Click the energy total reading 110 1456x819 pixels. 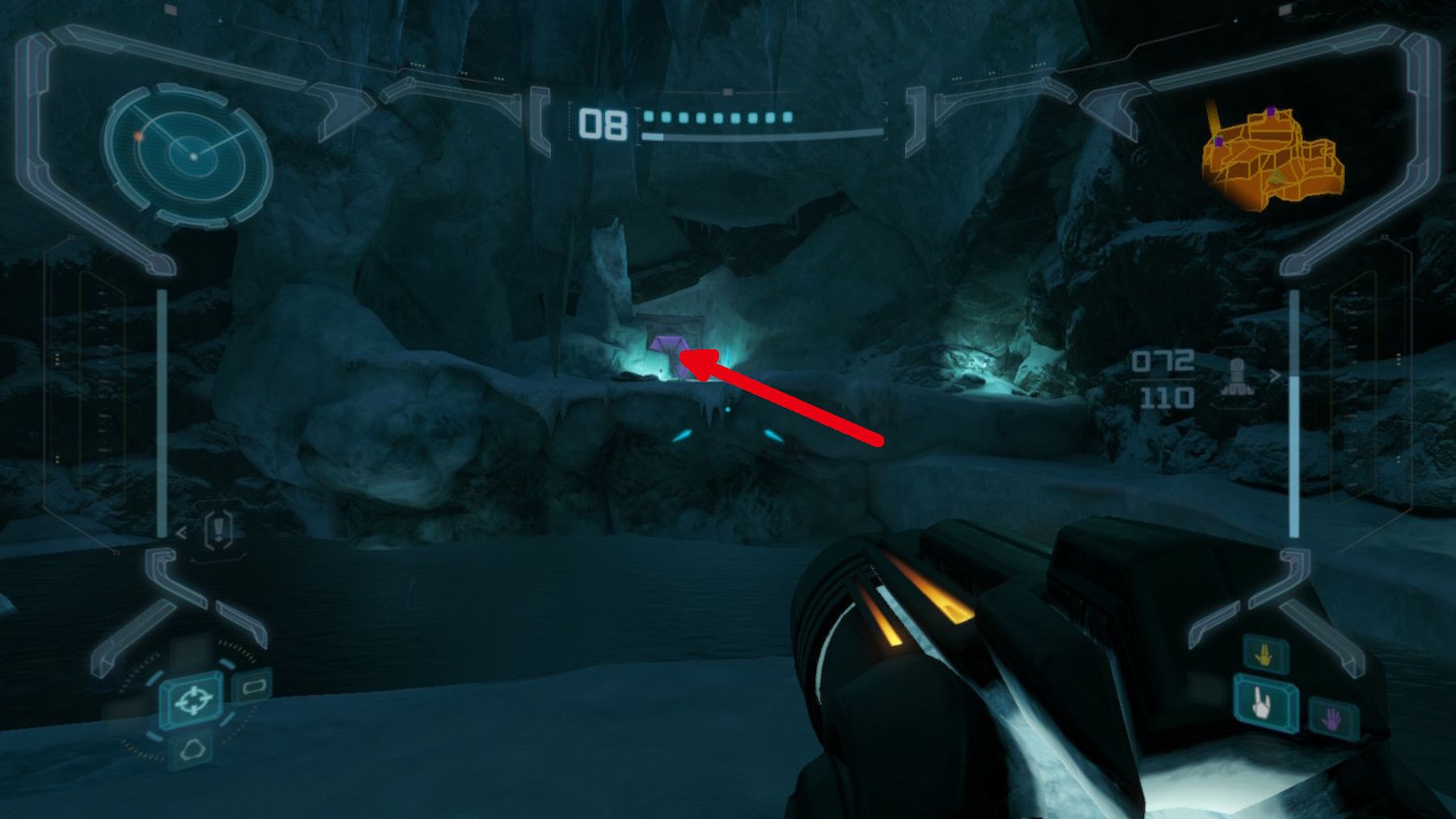1168,398
